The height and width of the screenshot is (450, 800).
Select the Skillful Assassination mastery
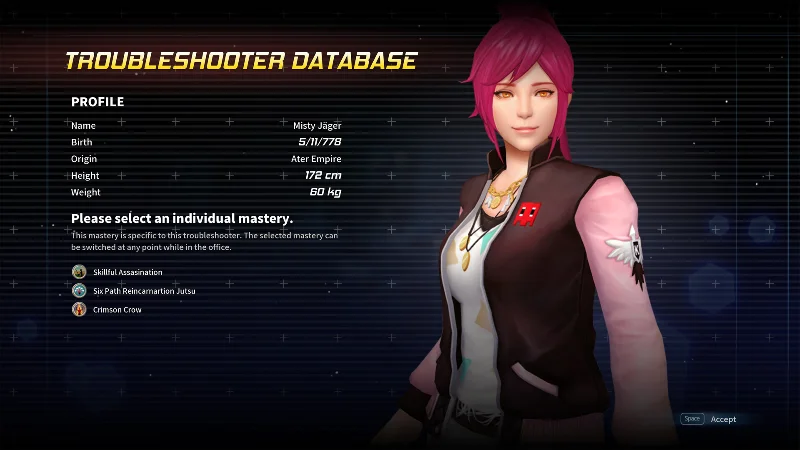(x=126, y=272)
